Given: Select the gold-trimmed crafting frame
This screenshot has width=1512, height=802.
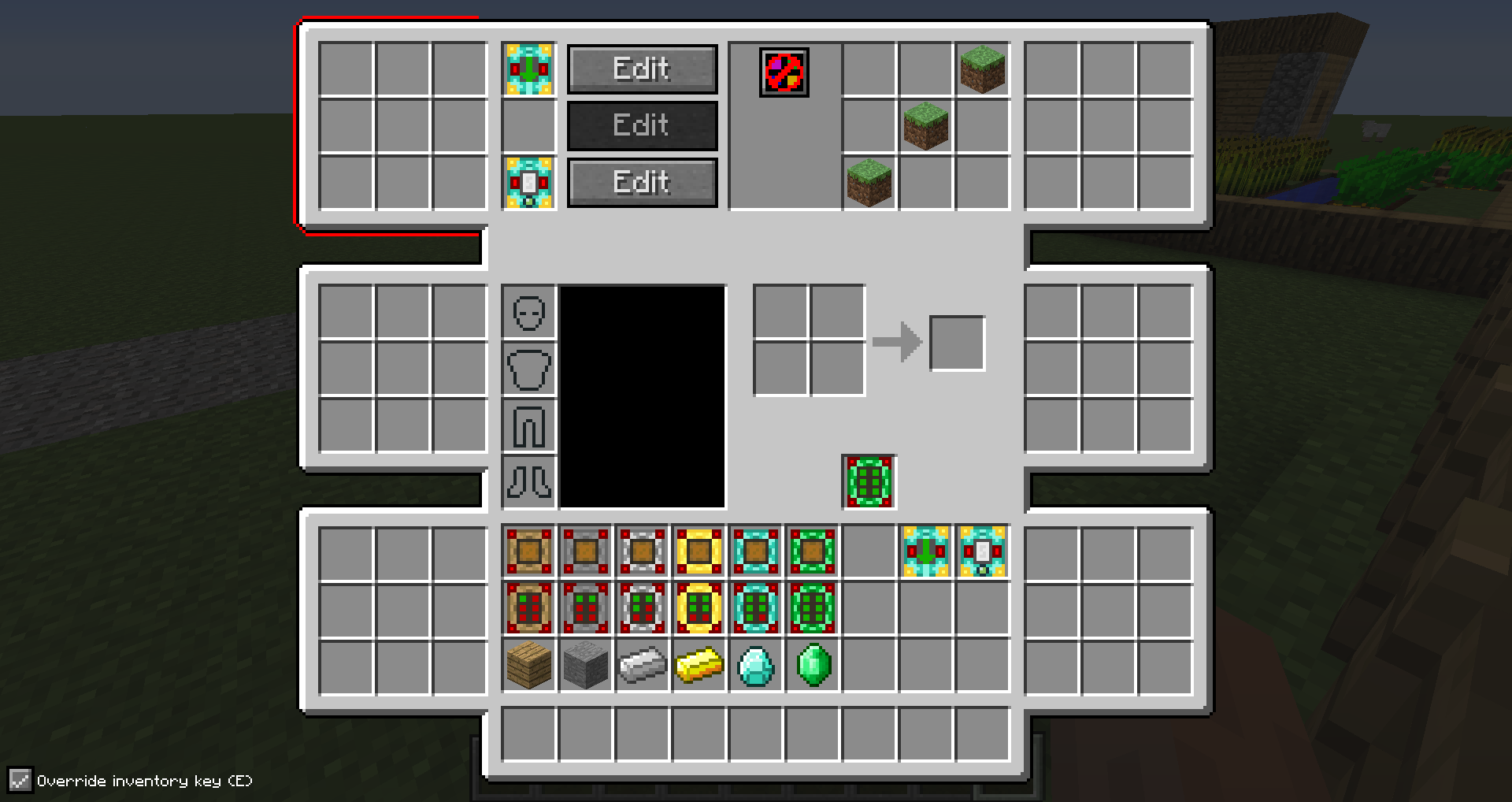Looking at the screenshot, I should [699, 550].
